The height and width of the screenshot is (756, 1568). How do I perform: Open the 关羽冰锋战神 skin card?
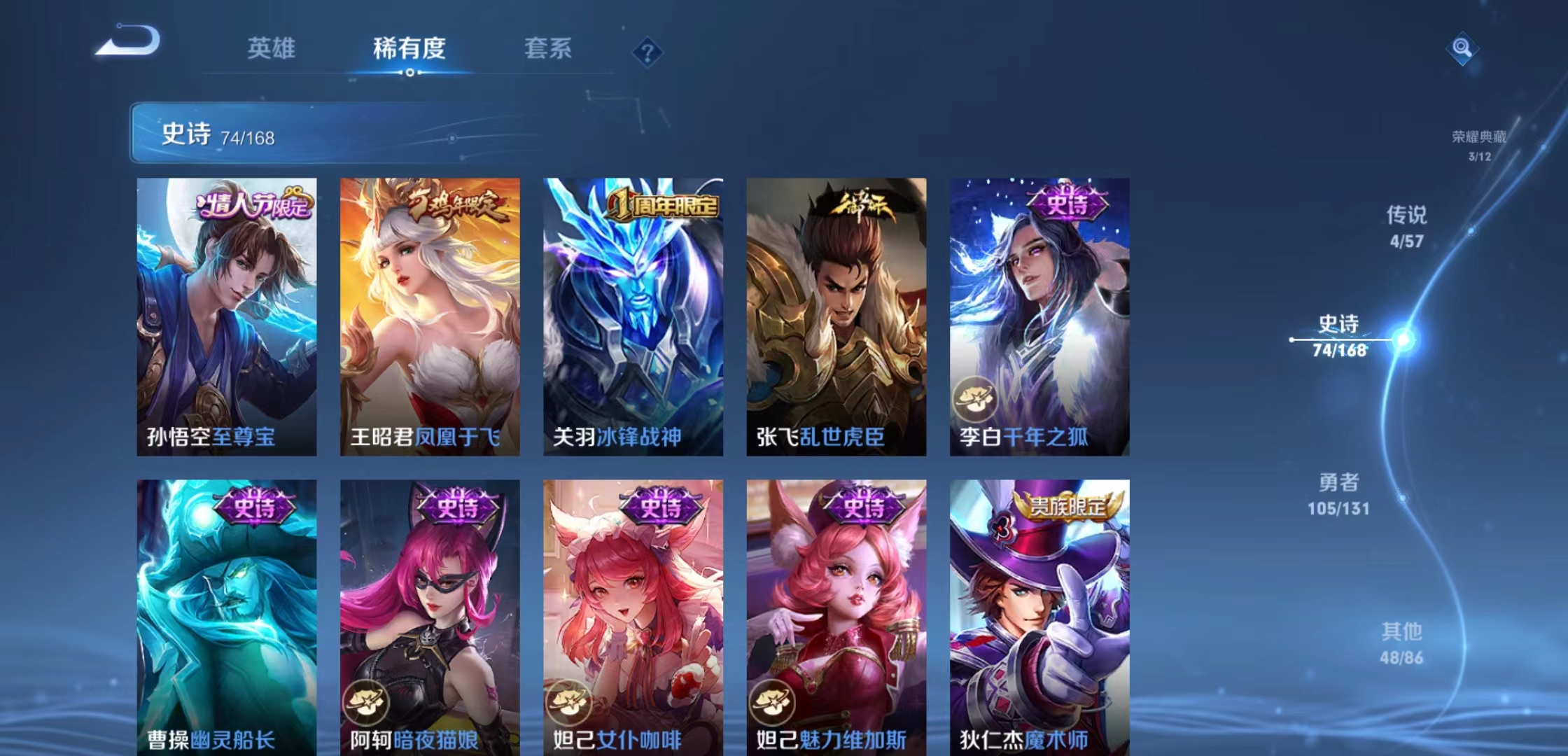tap(632, 315)
